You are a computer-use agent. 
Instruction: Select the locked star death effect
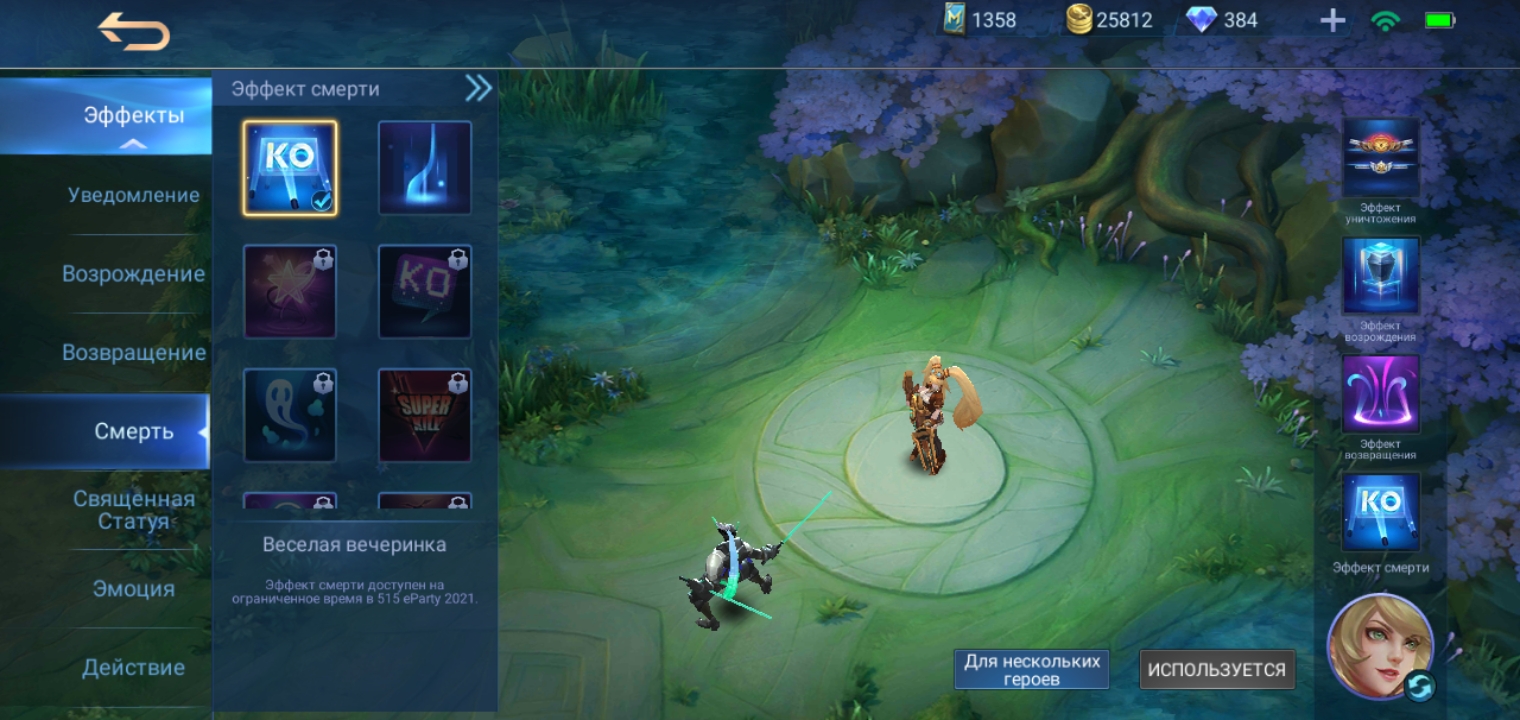[x=290, y=292]
